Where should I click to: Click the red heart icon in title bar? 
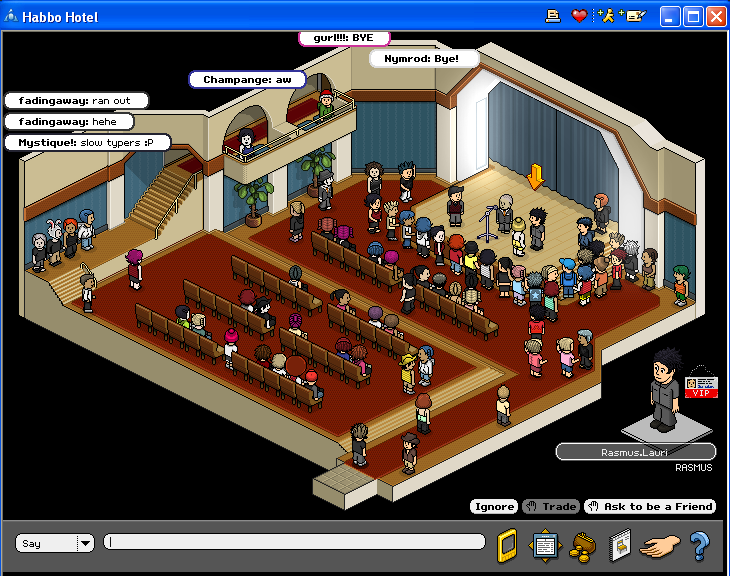[579, 16]
